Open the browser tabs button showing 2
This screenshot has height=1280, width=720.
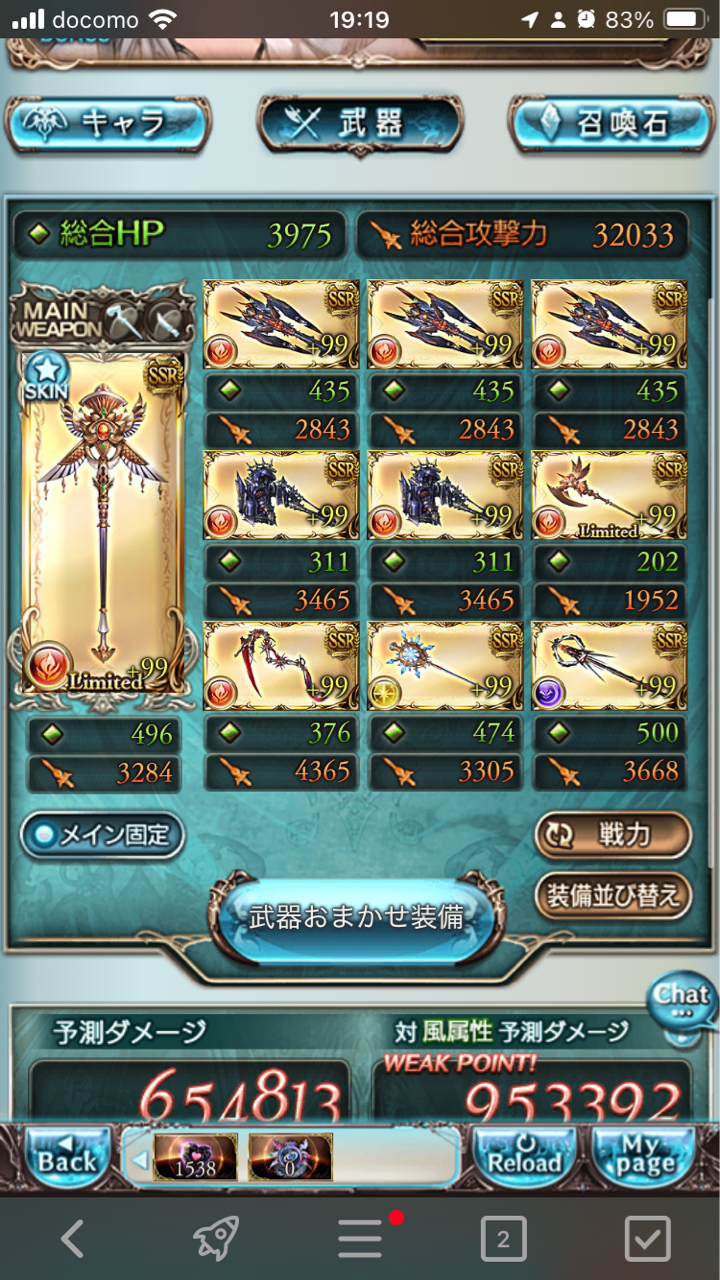point(503,1240)
